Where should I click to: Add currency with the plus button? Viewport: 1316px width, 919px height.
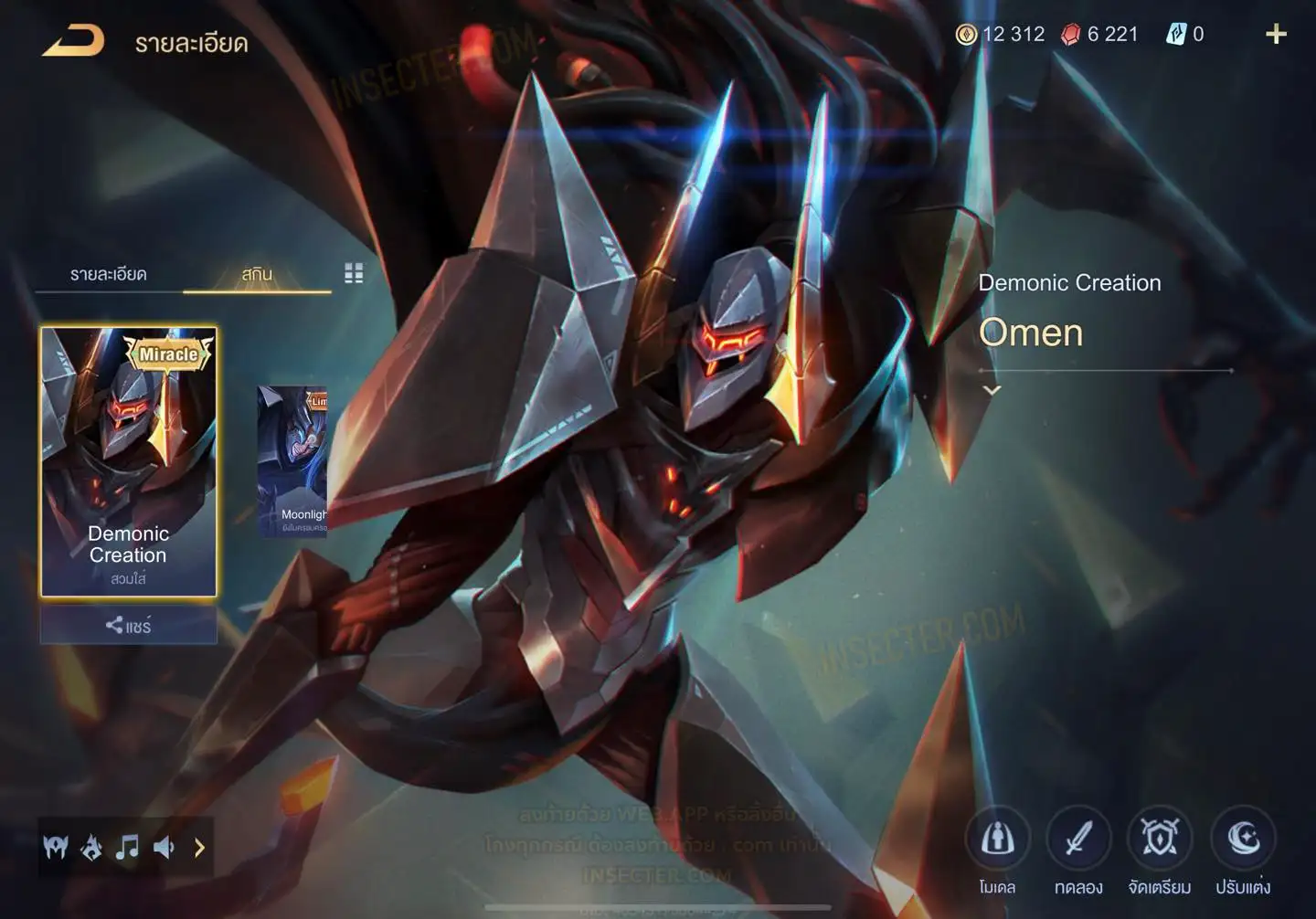pyautogui.click(x=1276, y=35)
